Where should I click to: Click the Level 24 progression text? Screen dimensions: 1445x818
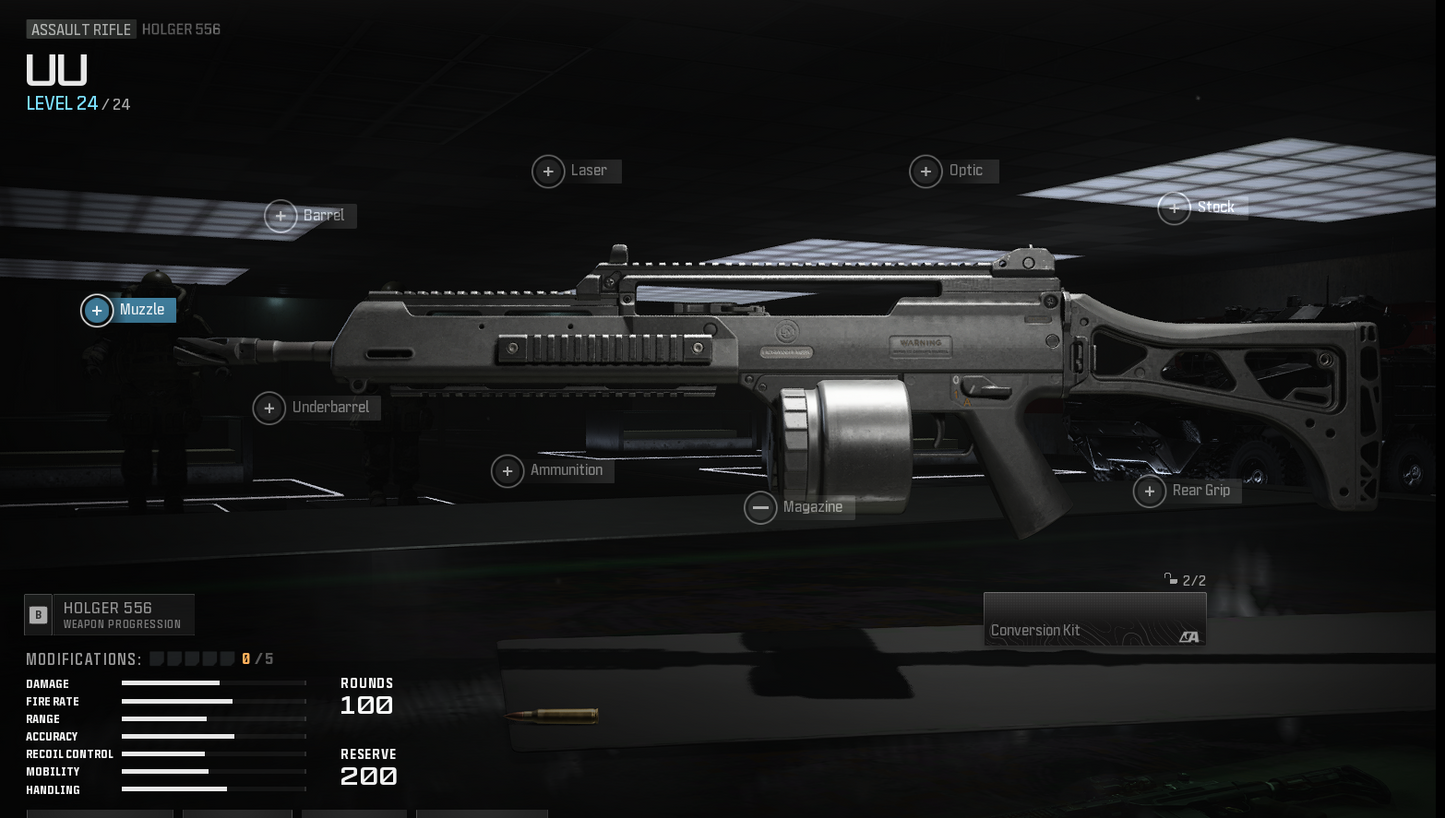pos(62,103)
